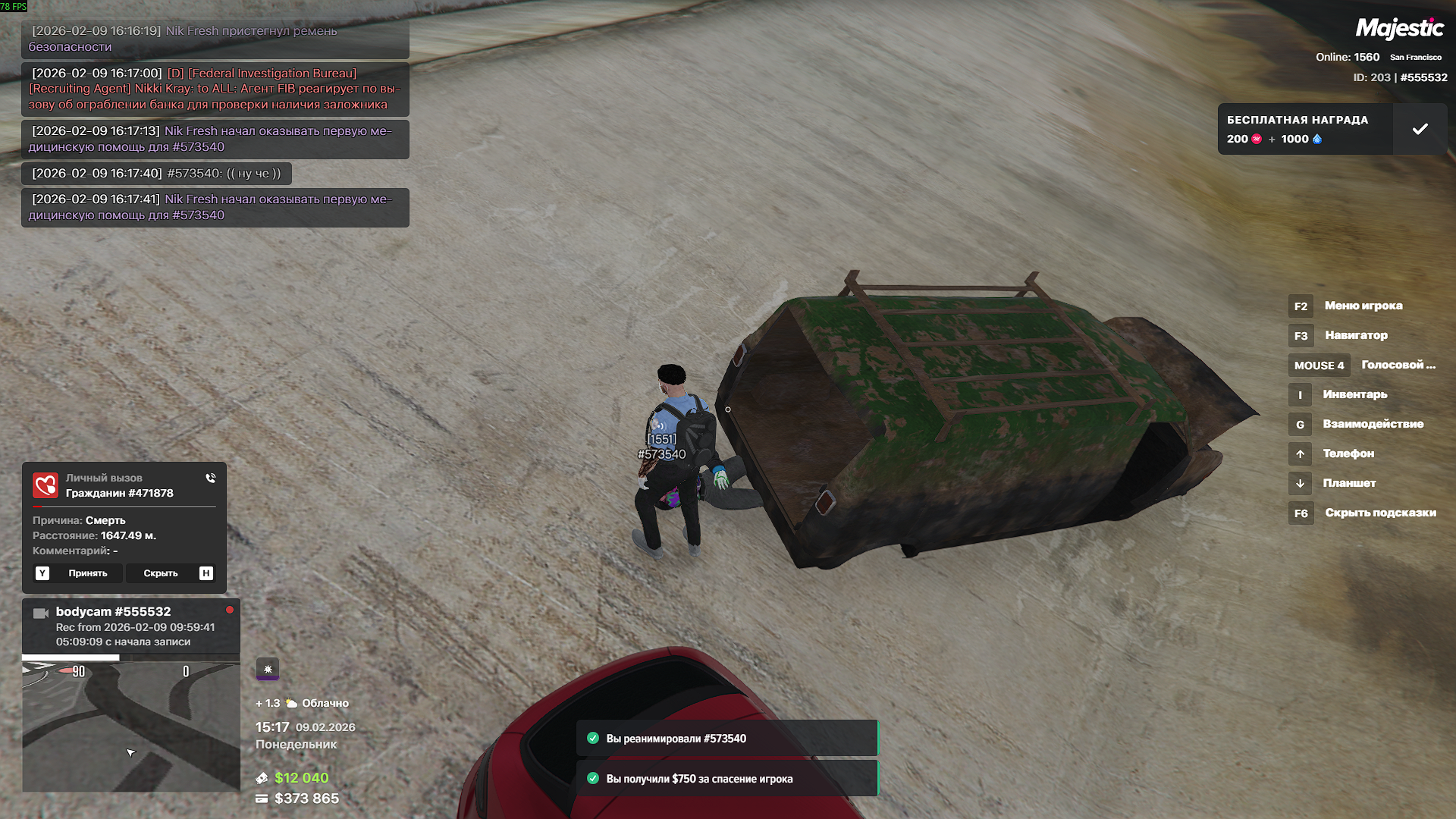Viewport: 1456px width, 819px height.
Task: Click the status effect icon above weather
Action: pos(268,669)
